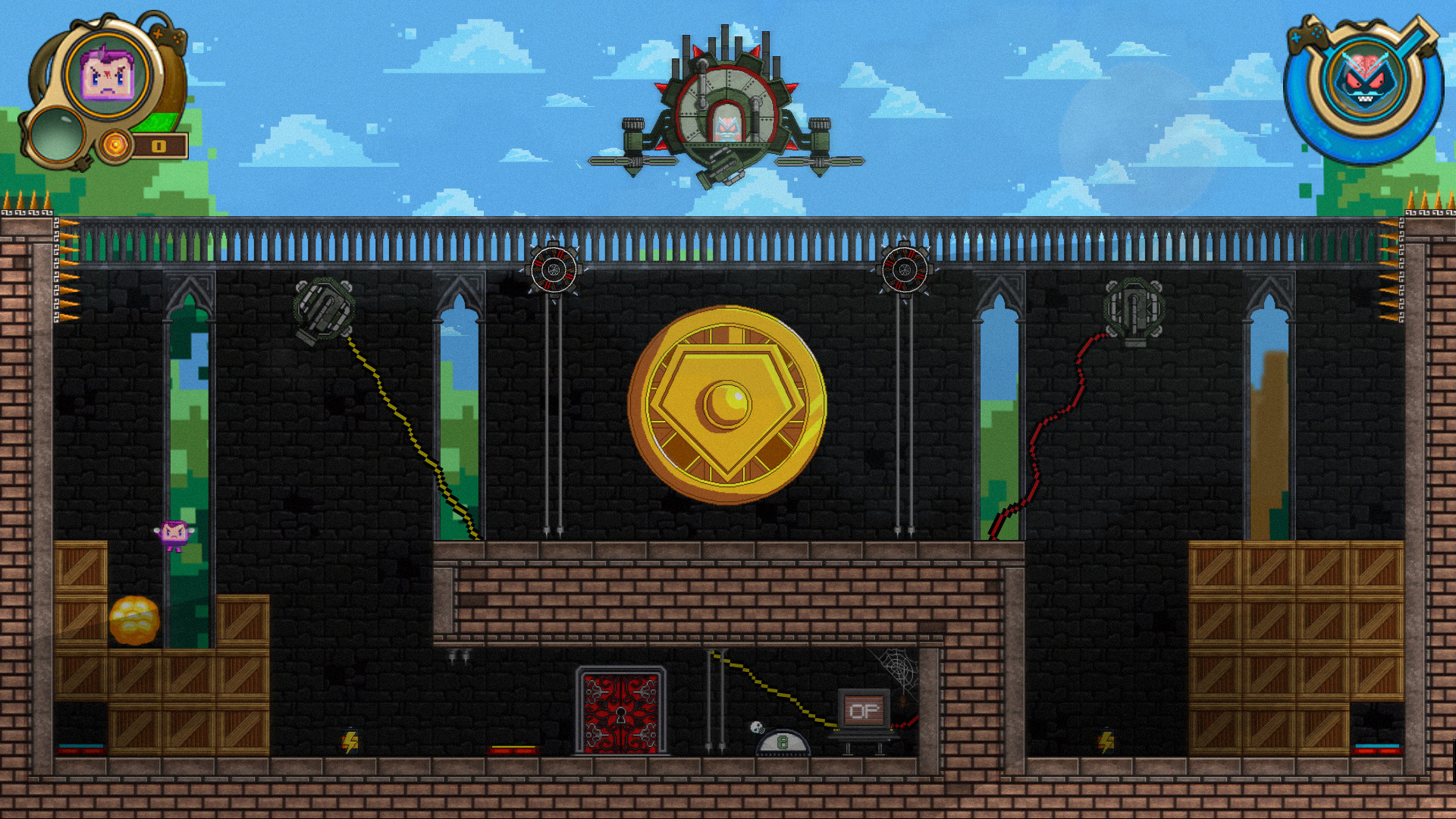Open the OP computer monitor screen

(862, 709)
